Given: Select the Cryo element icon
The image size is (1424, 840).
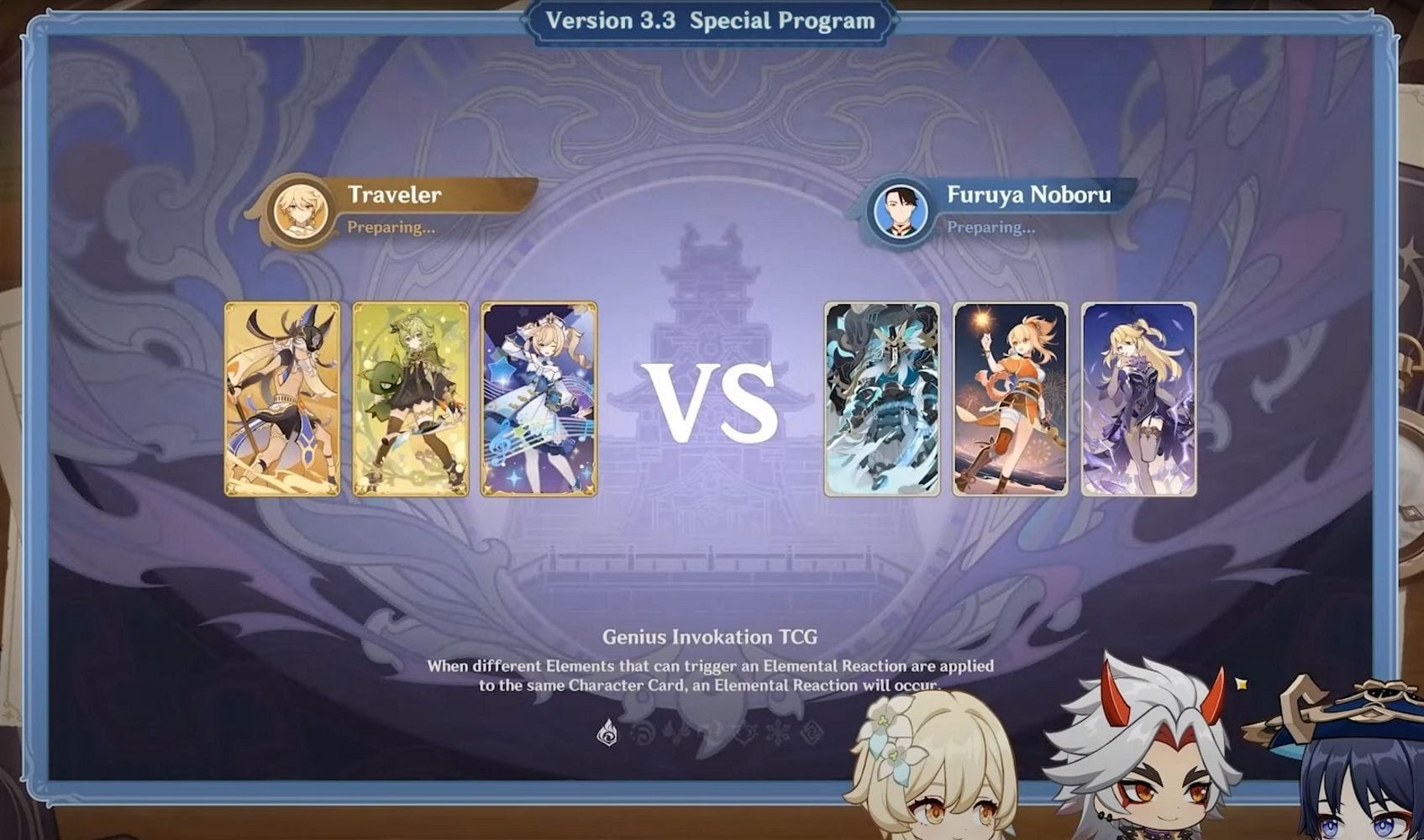Looking at the screenshot, I should [775, 732].
